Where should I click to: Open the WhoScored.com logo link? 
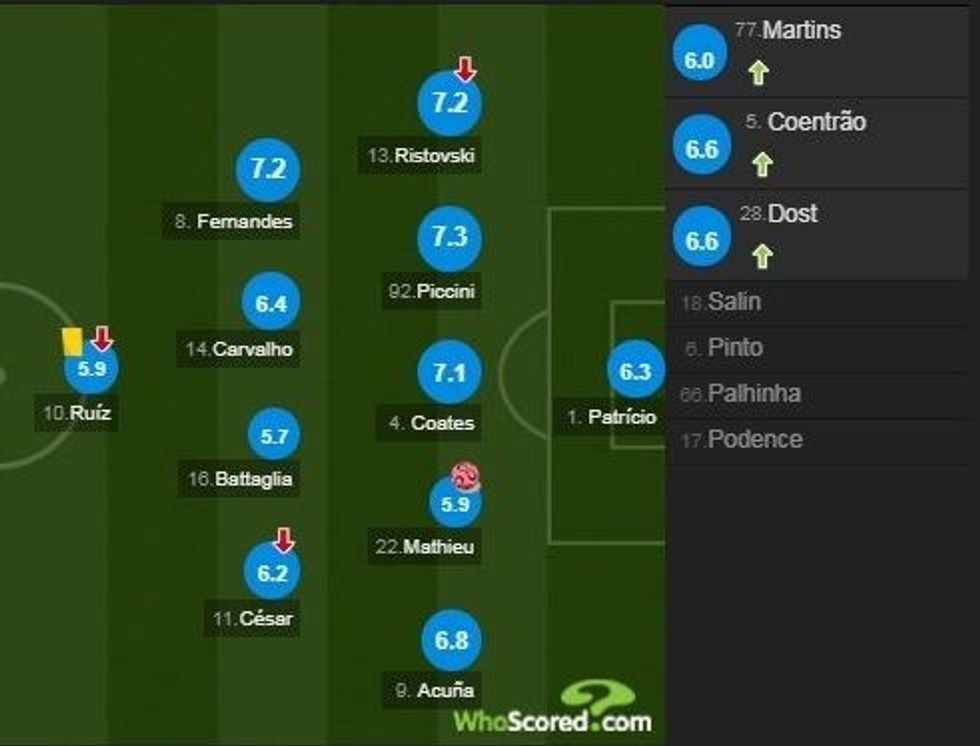(x=553, y=708)
